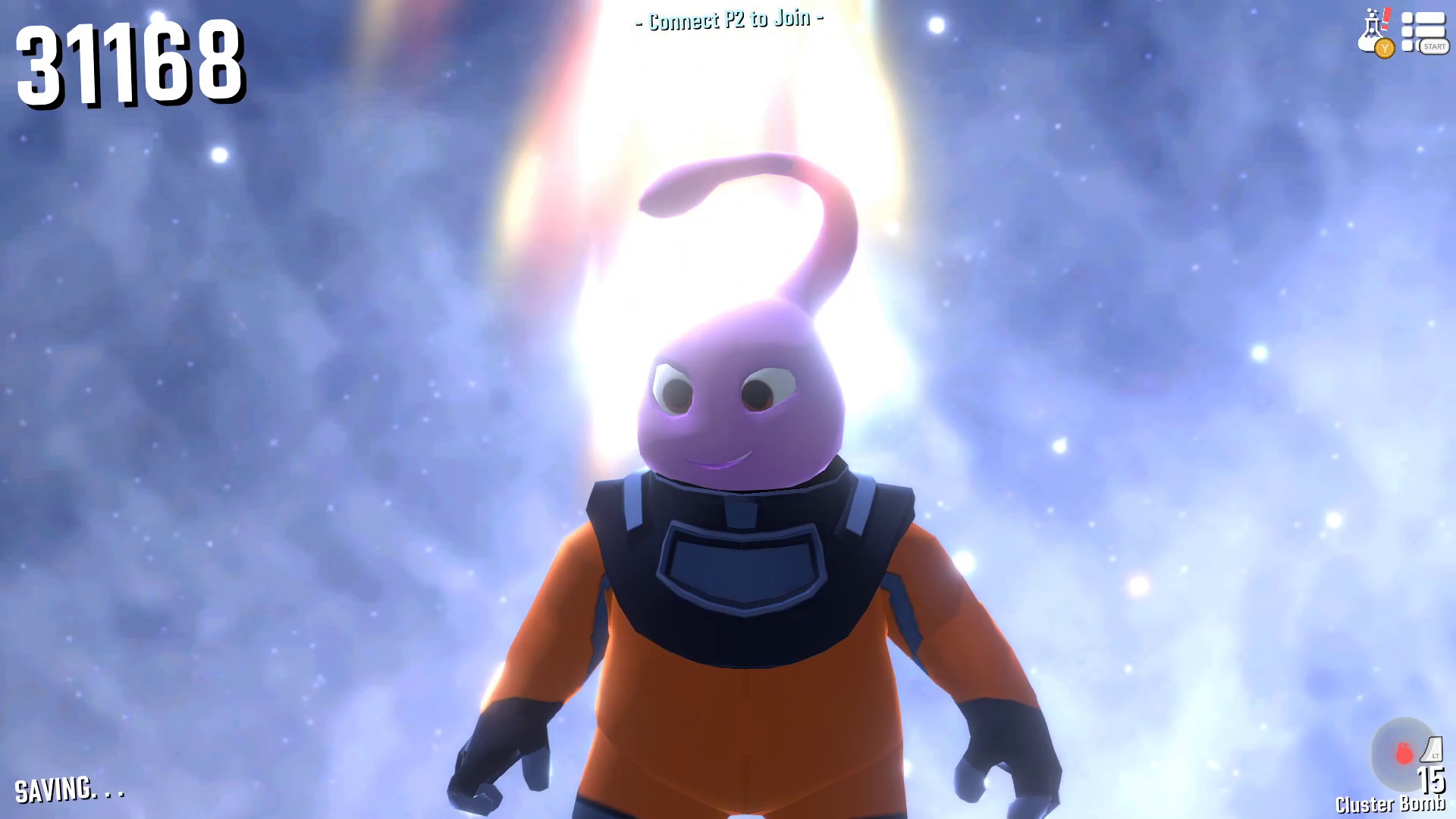1456x819 pixels.
Task: Select the Cluster Bomb grenade icon
Action: (1404, 752)
